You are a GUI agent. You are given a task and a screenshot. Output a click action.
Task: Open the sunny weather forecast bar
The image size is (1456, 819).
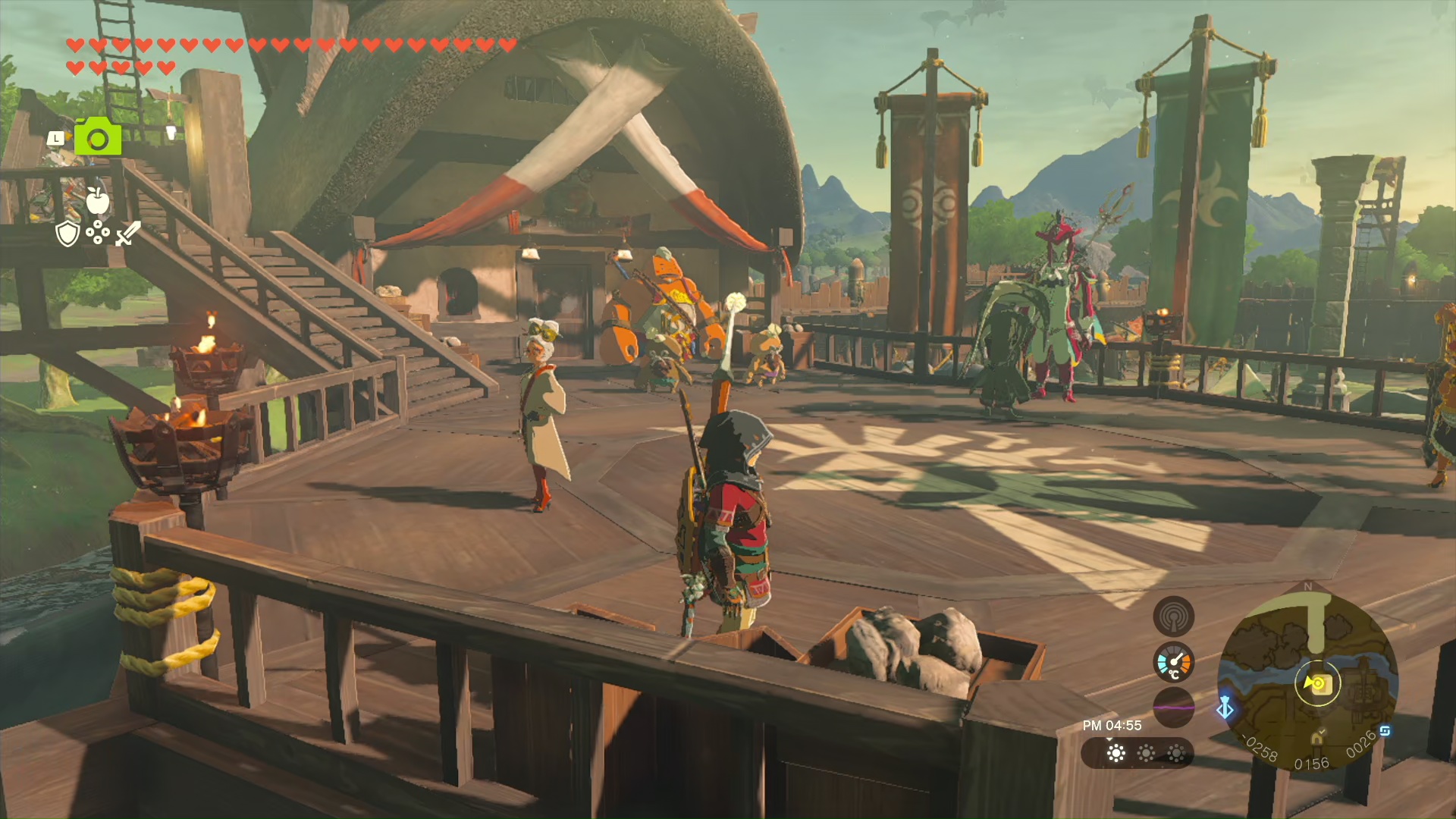1137,753
